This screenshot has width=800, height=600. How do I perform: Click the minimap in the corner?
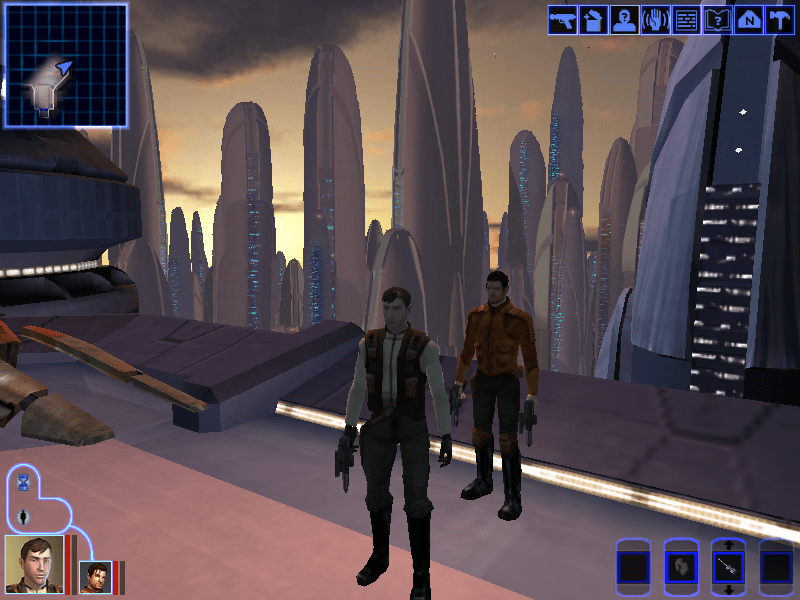click(x=66, y=65)
